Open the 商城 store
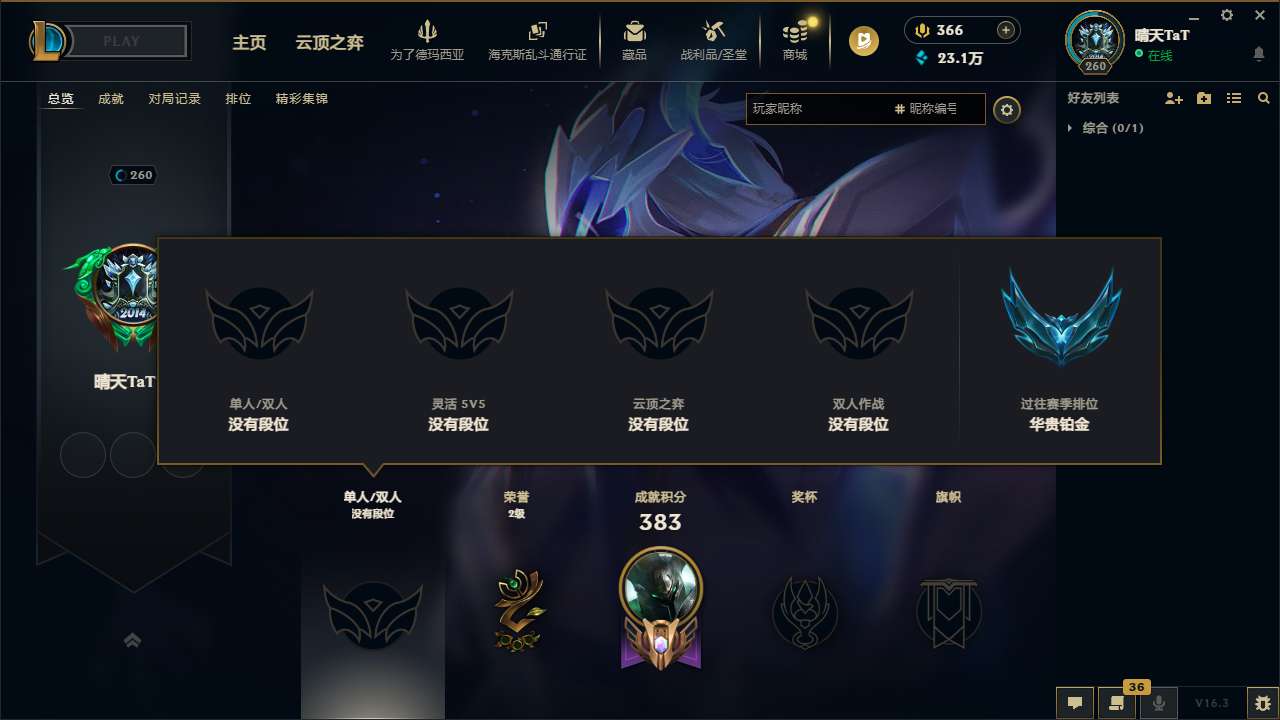 click(x=795, y=40)
